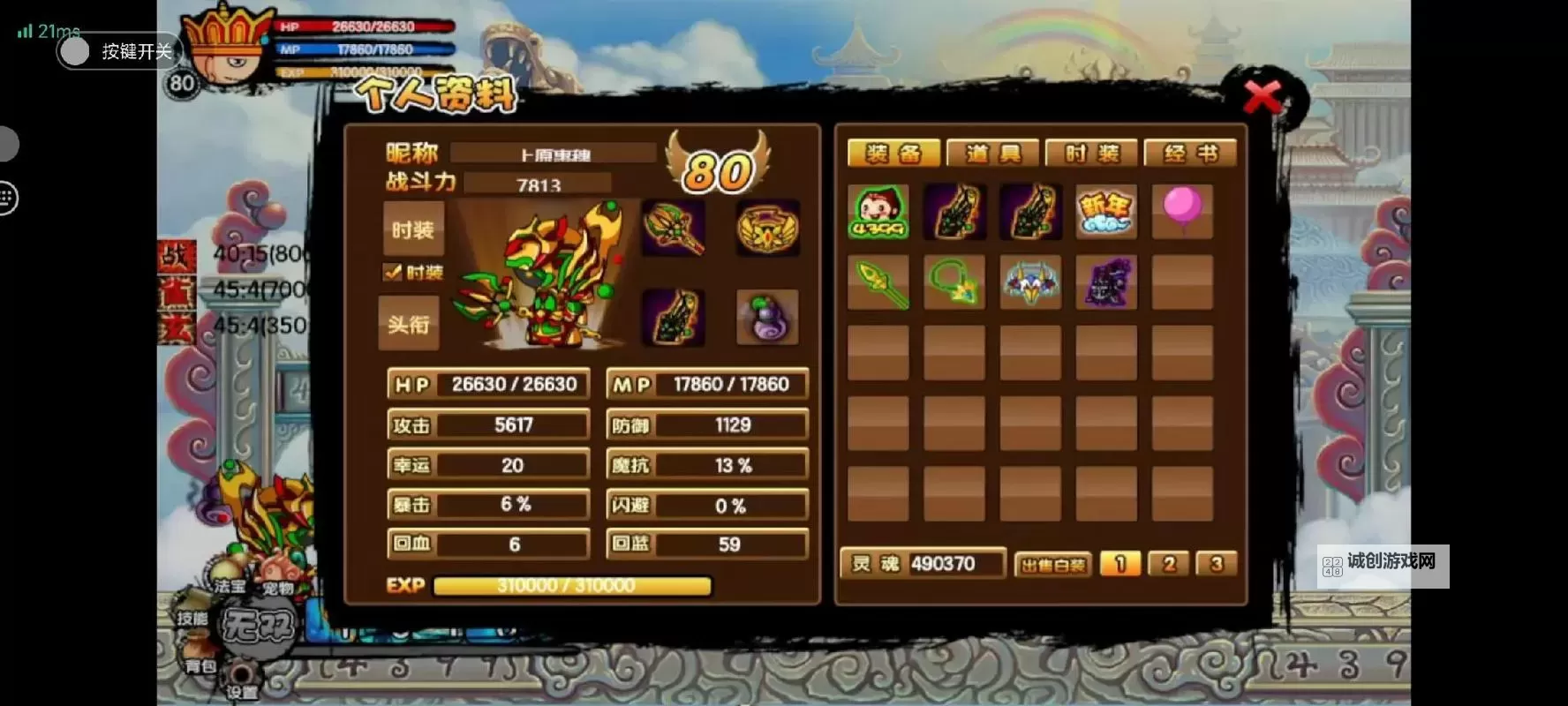Open the 经书 scriptures tab

pos(1192,153)
